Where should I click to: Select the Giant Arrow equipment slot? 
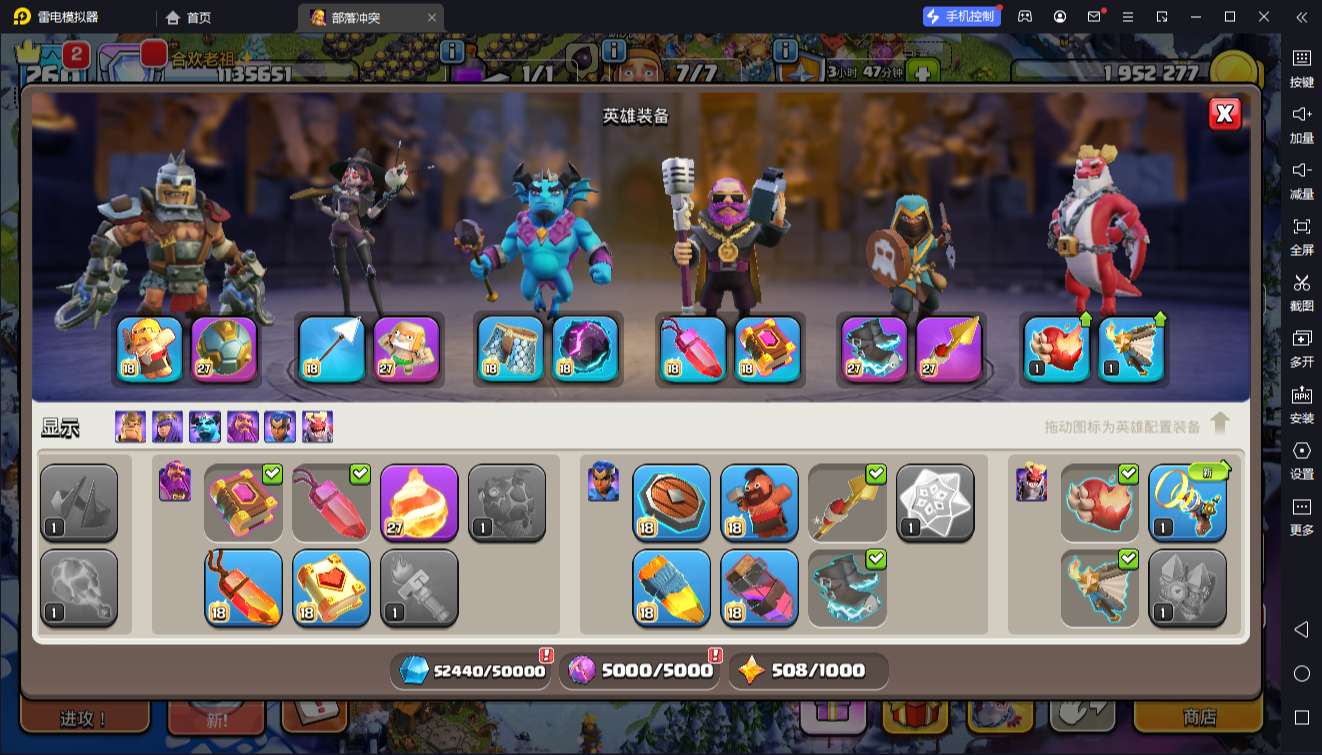point(332,349)
